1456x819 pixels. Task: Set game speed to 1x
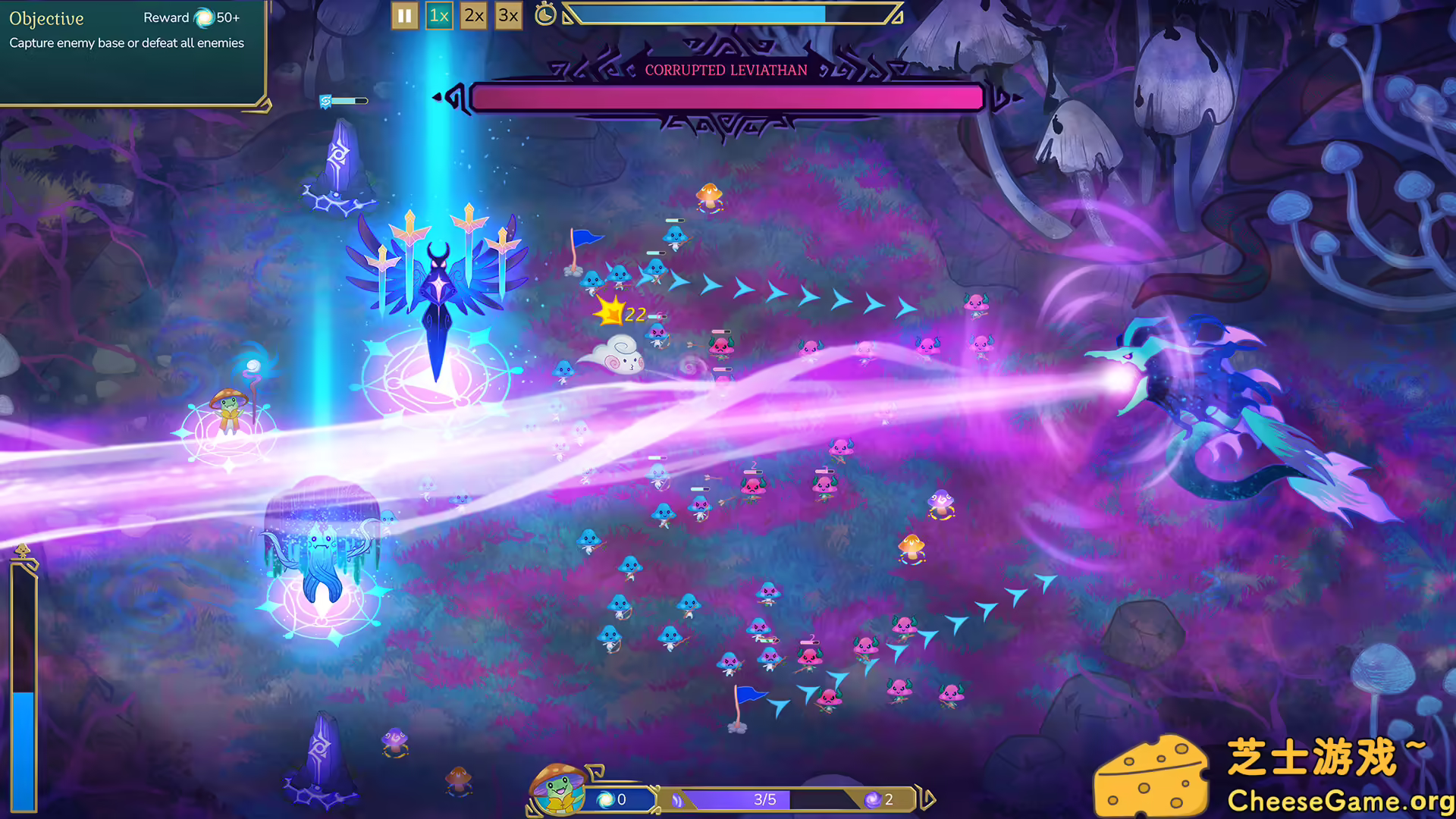point(439,15)
